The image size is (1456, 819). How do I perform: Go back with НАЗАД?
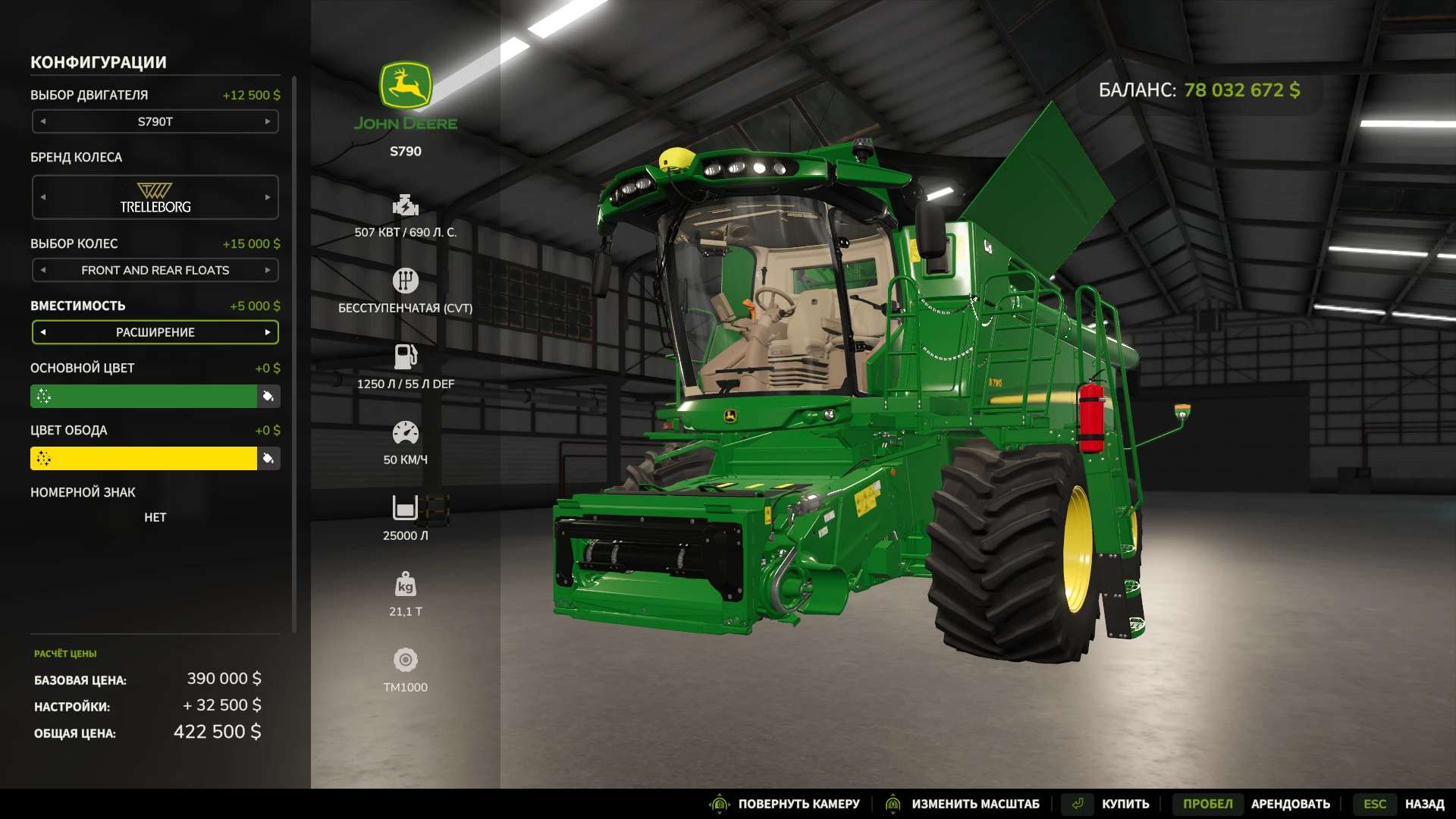coord(1424,804)
